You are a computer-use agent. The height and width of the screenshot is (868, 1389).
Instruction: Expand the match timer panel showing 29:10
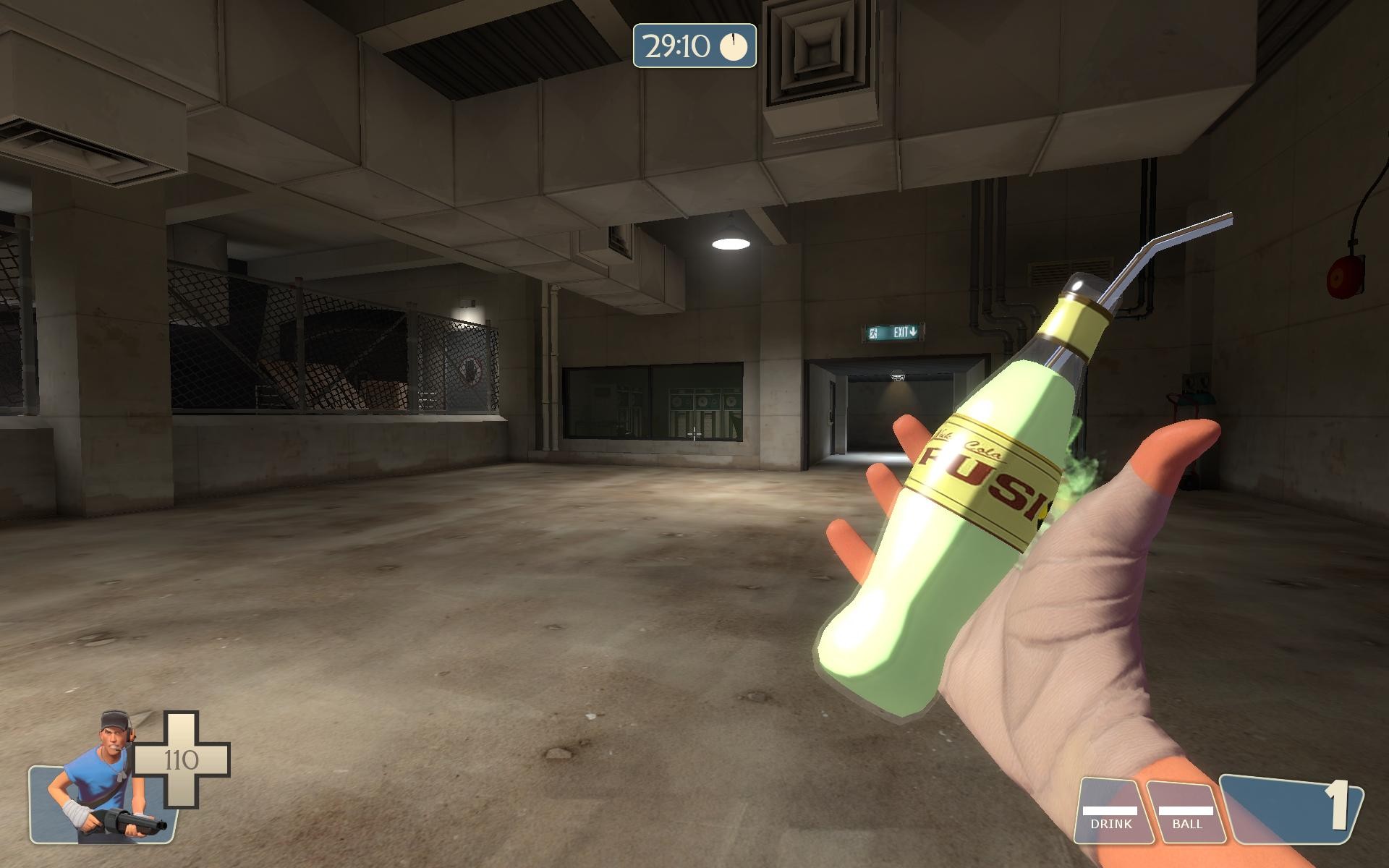coord(693,46)
